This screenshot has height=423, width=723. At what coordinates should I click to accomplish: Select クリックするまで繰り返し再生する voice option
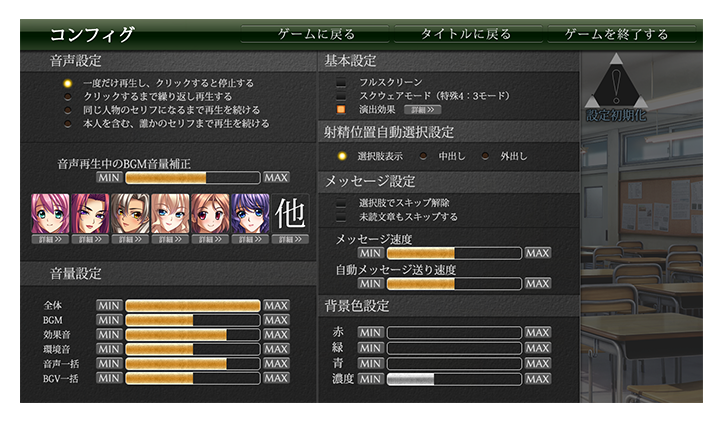point(68,97)
